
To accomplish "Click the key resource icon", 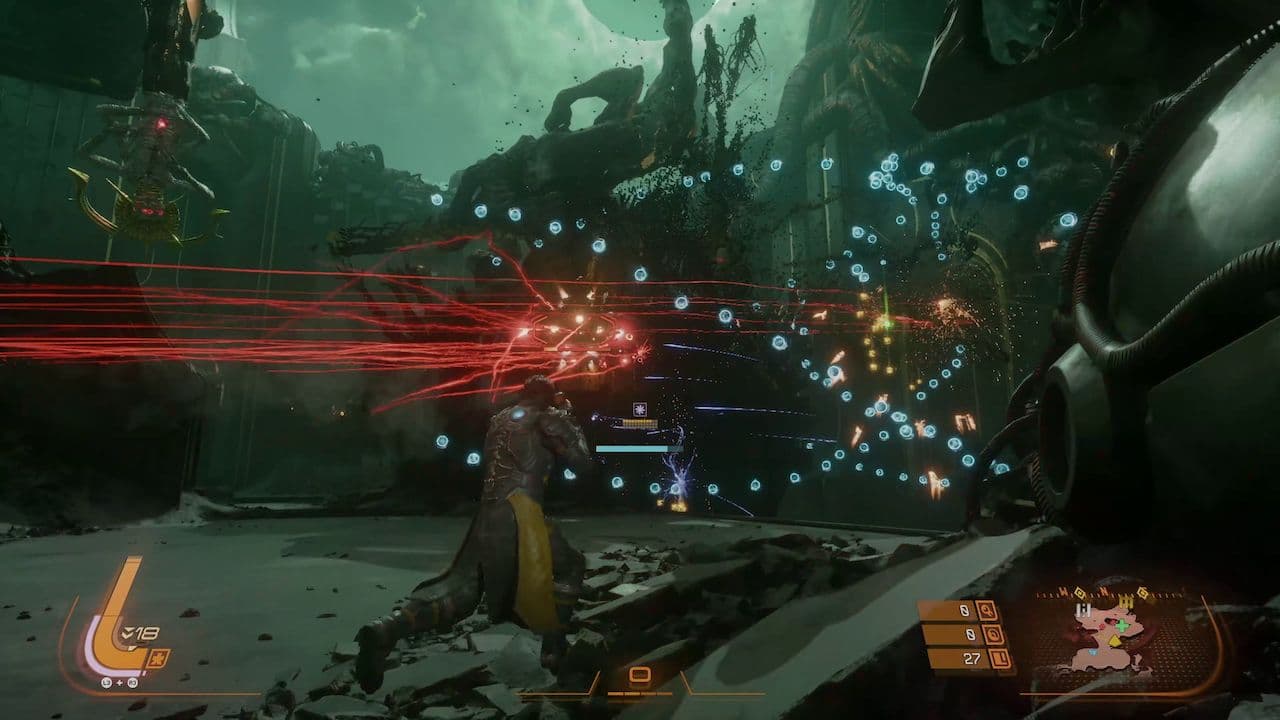I will tap(988, 610).
